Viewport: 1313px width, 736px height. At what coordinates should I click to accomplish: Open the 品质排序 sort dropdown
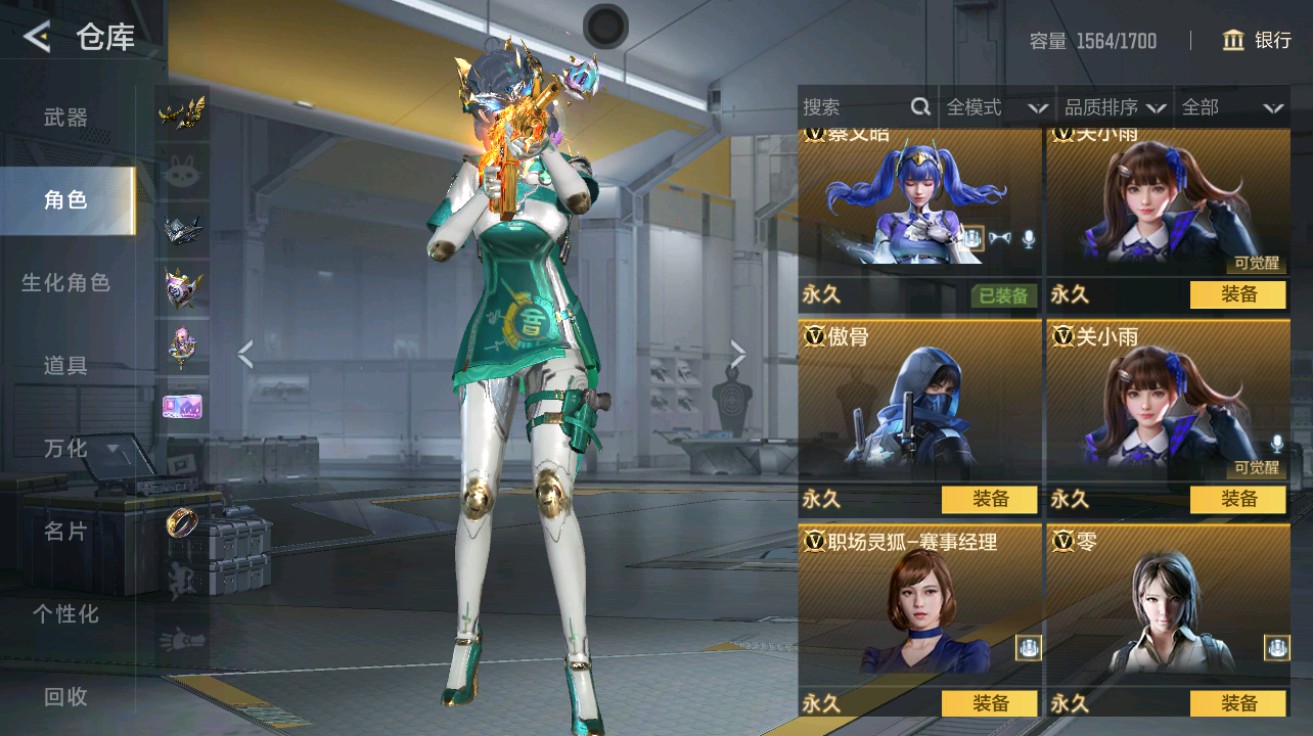click(x=1114, y=107)
